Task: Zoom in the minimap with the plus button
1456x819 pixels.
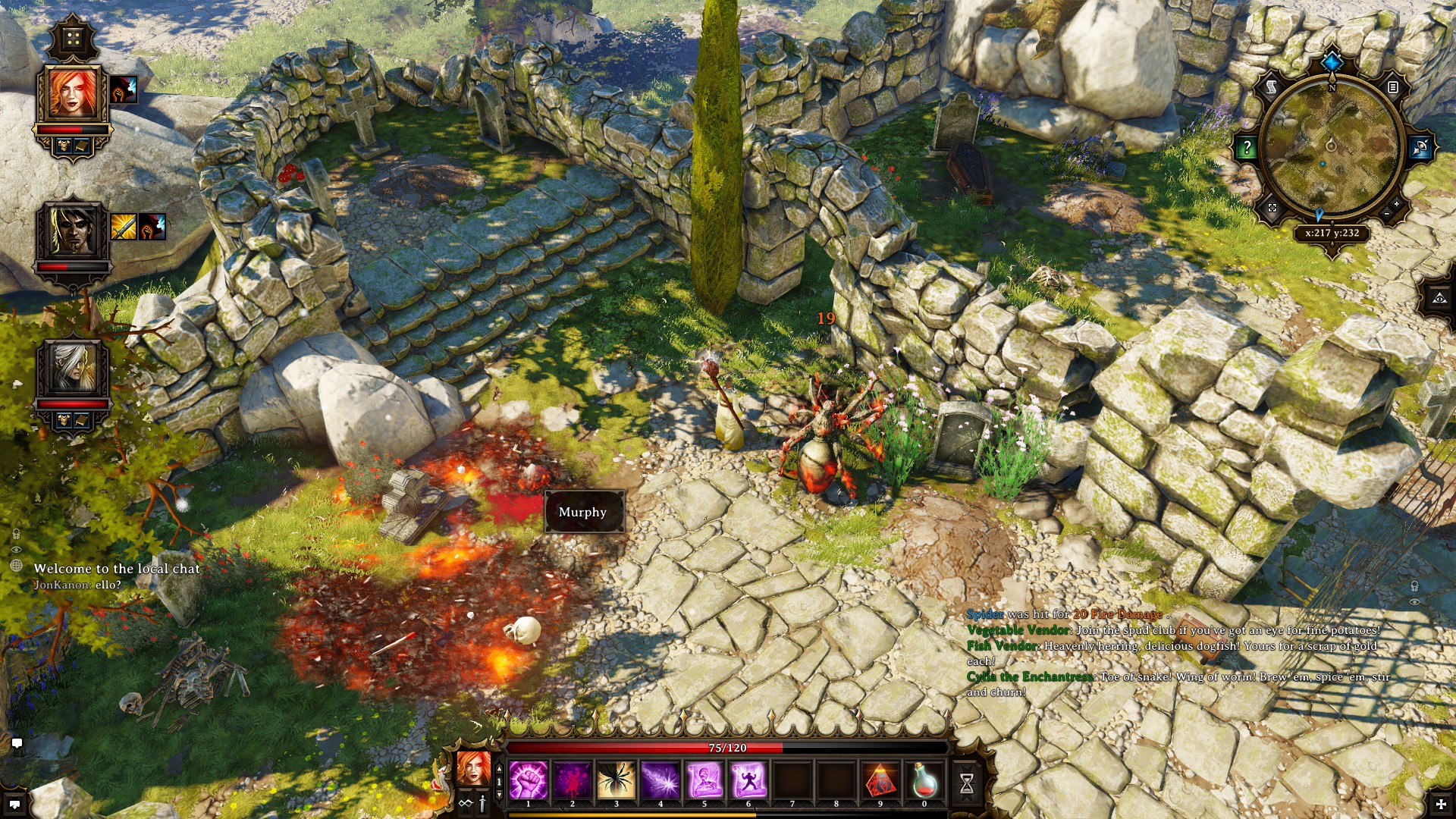Action: (x=1397, y=202)
